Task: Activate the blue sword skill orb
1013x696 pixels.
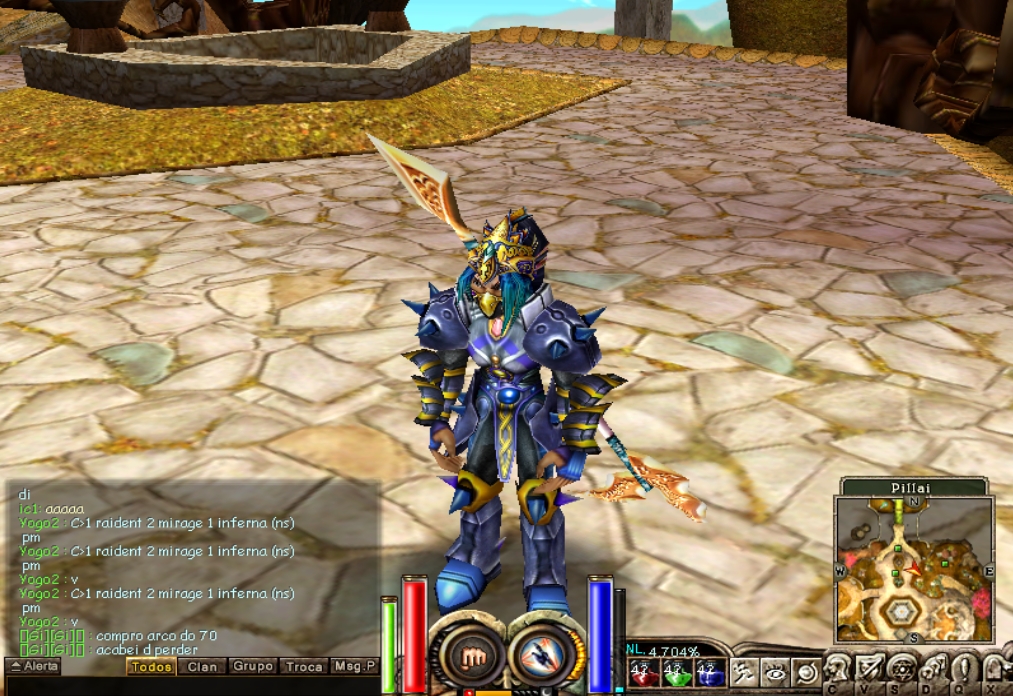Action: coord(542,655)
